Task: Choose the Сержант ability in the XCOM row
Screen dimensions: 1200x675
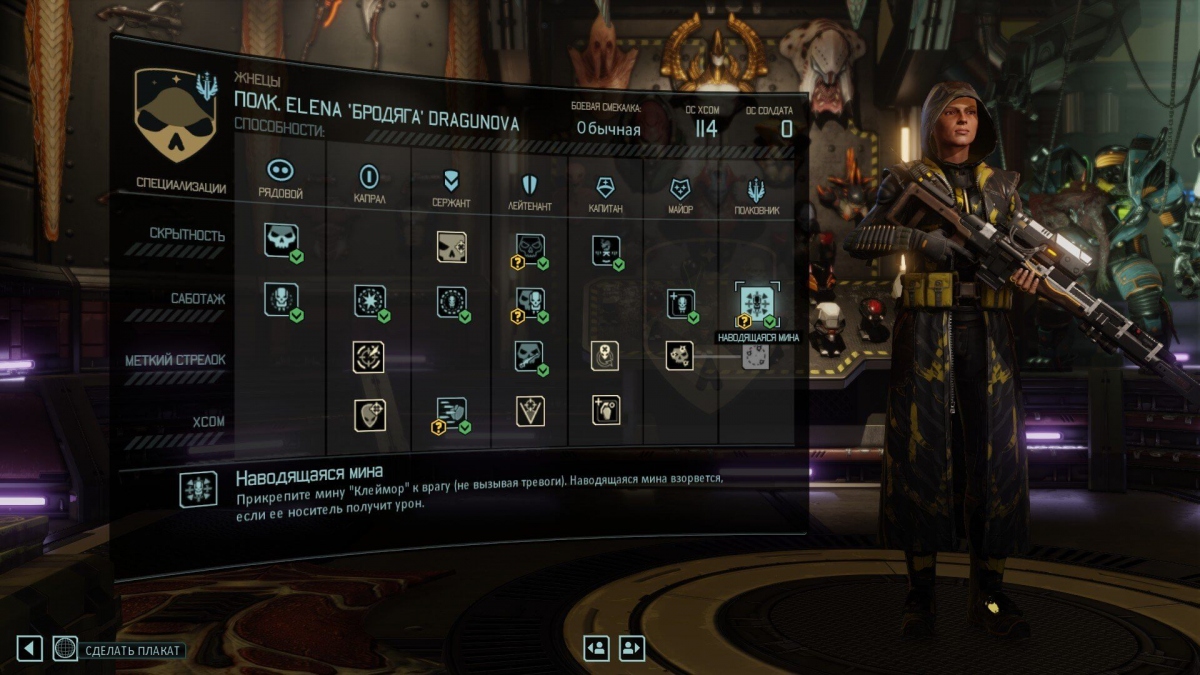Action: (x=451, y=412)
